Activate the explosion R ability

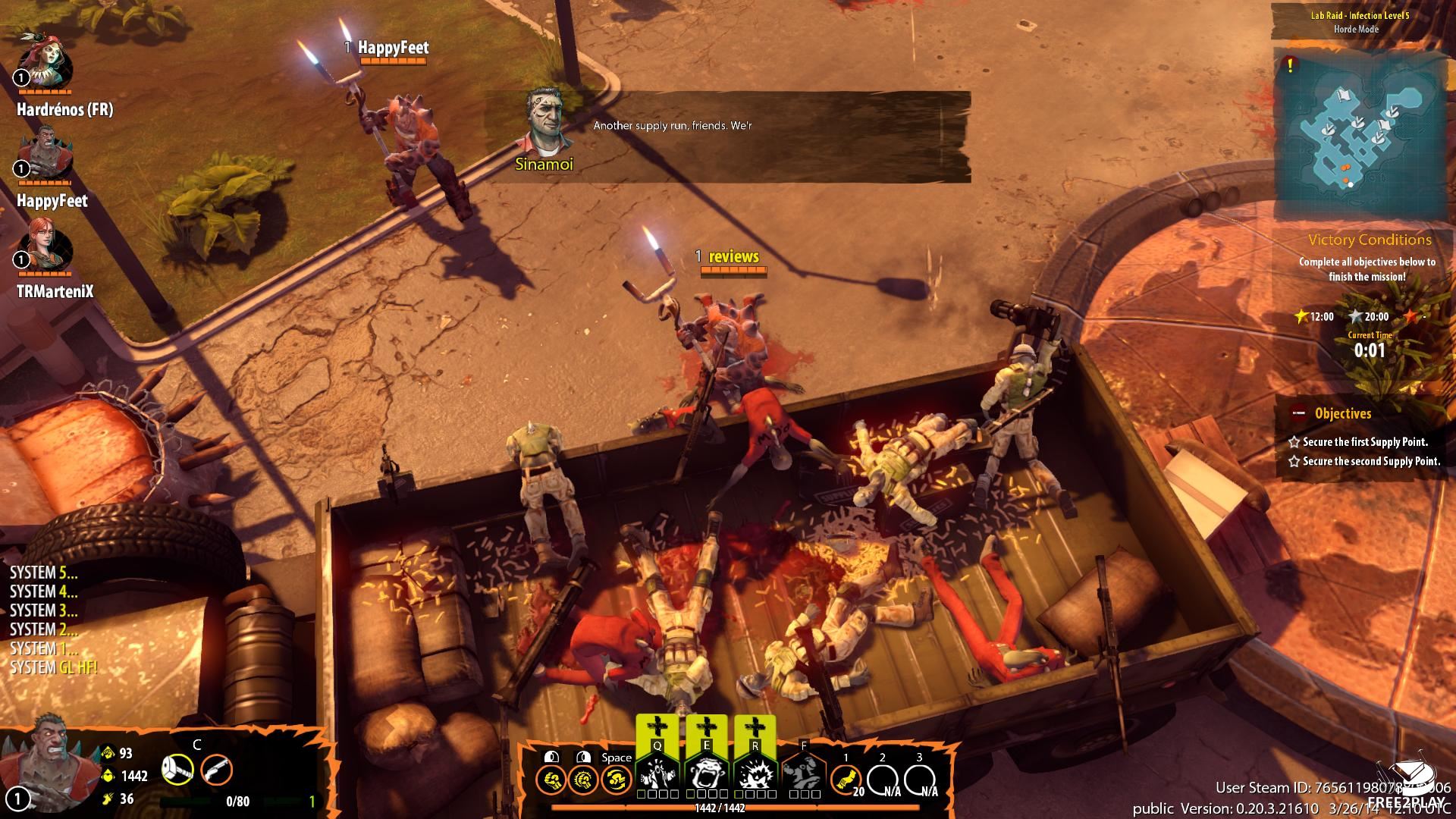pos(755,772)
